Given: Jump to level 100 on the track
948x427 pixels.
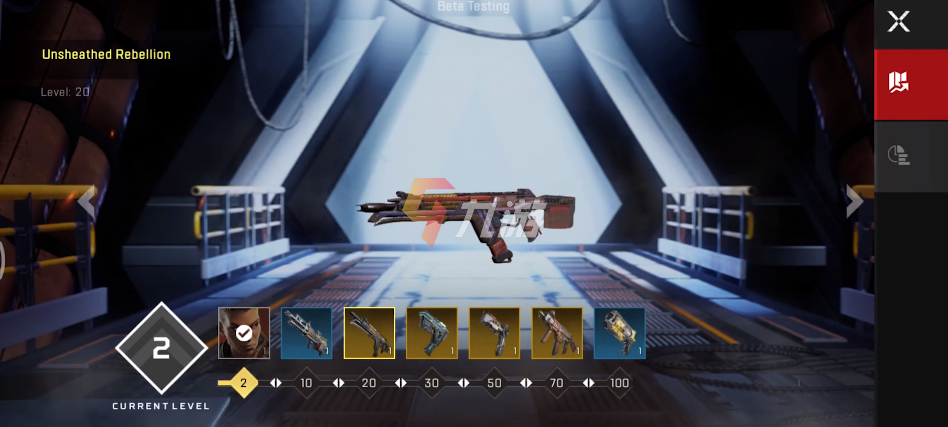Looking at the screenshot, I should tap(619, 383).
